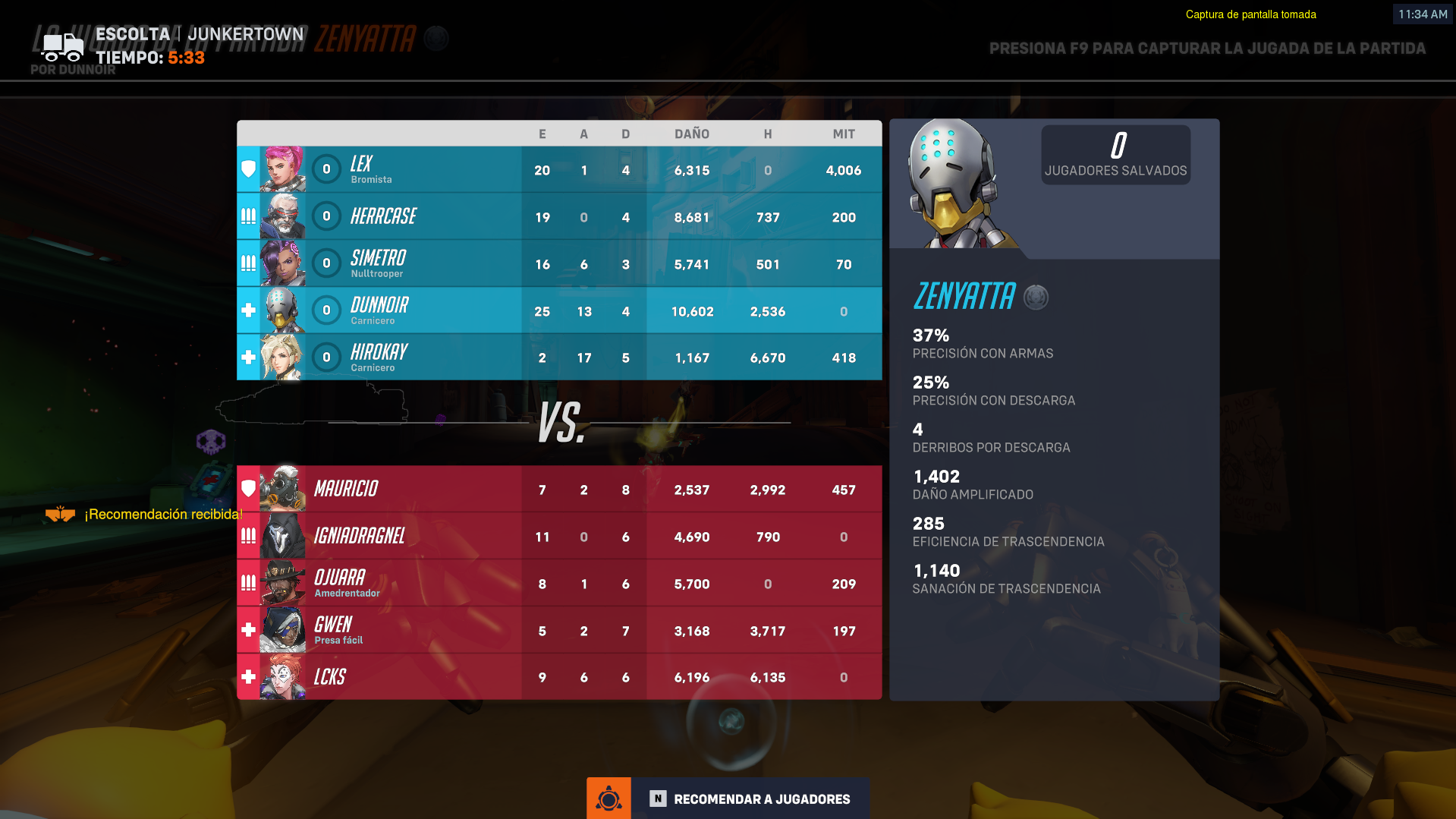This screenshot has width=1456, height=819.
Task: Toggle LEX's endorsement level badge
Action: pyautogui.click(x=326, y=169)
